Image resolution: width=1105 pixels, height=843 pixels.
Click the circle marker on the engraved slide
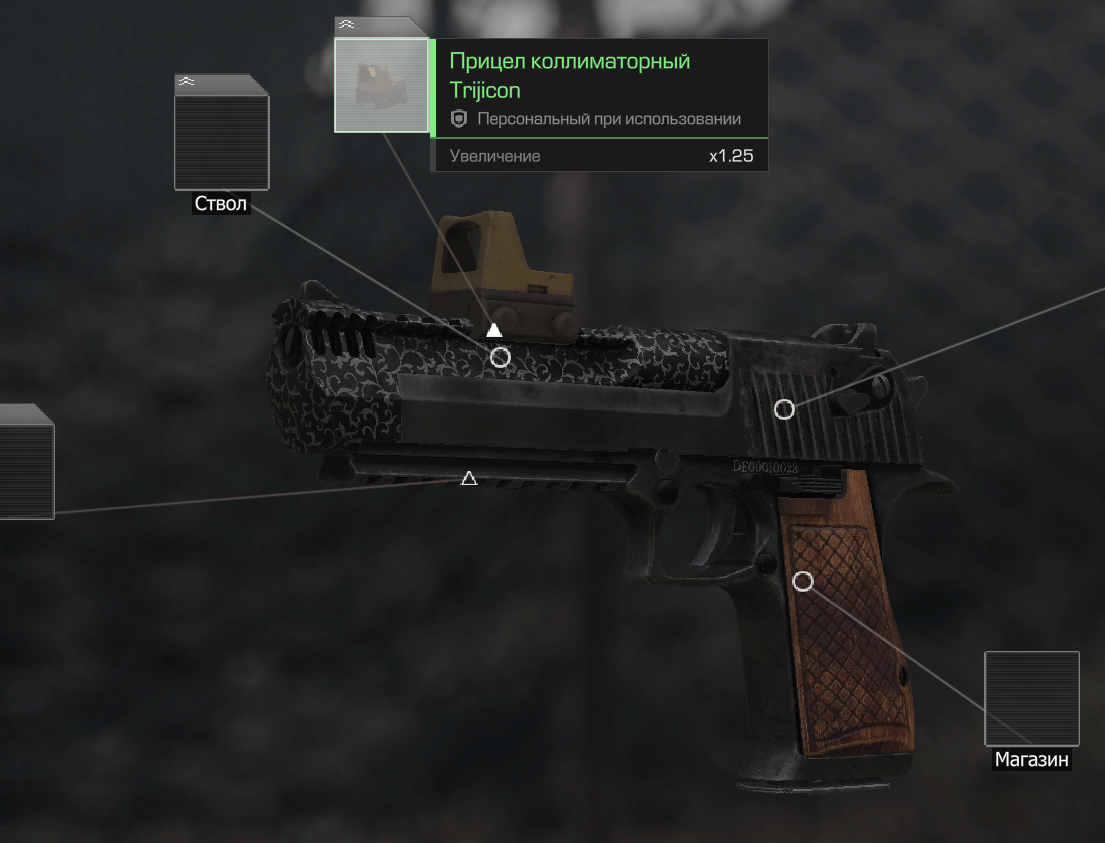coord(500,357)
